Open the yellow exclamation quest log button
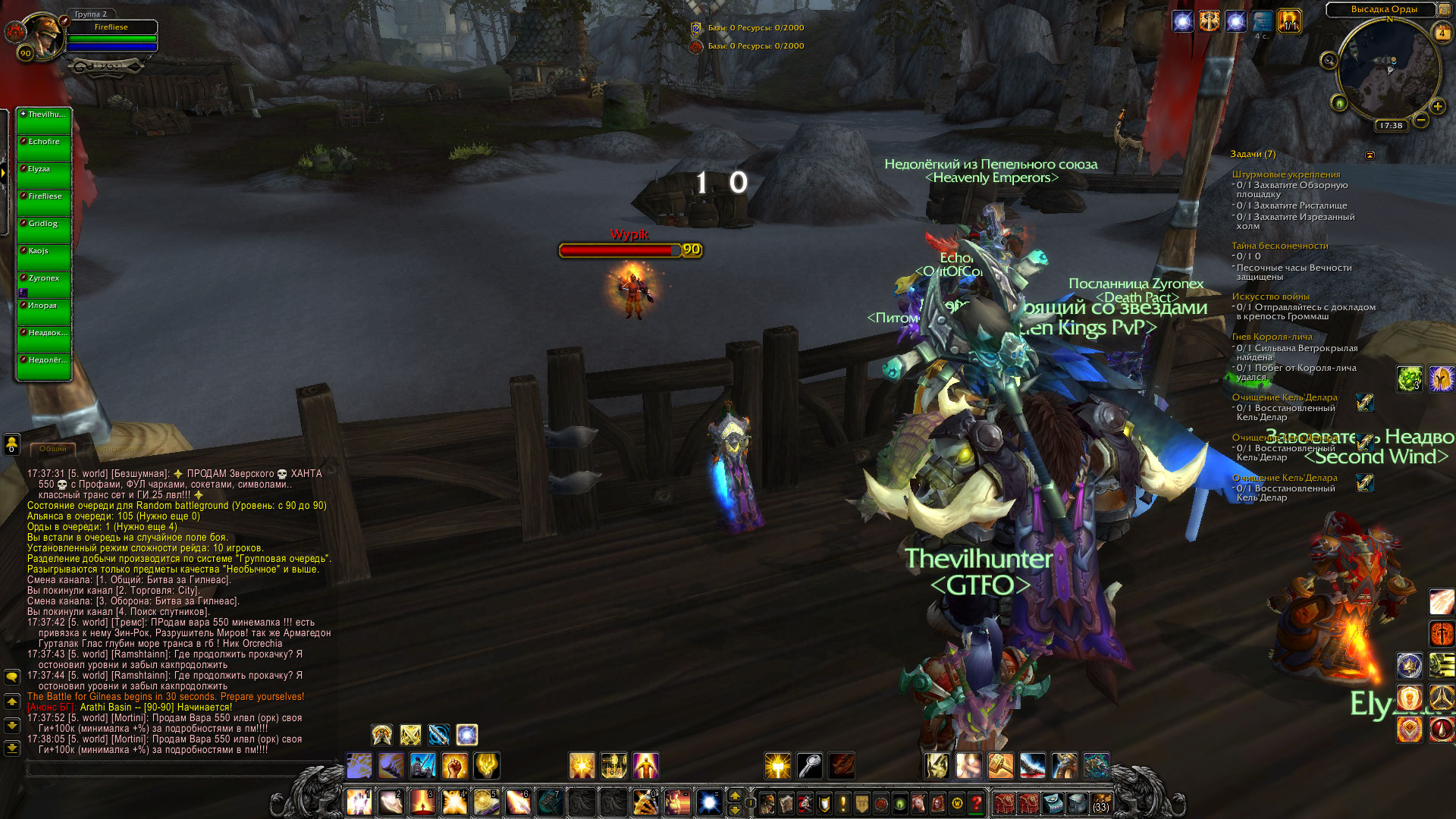This screenshot has width=1456, height=819. point(843,802)
